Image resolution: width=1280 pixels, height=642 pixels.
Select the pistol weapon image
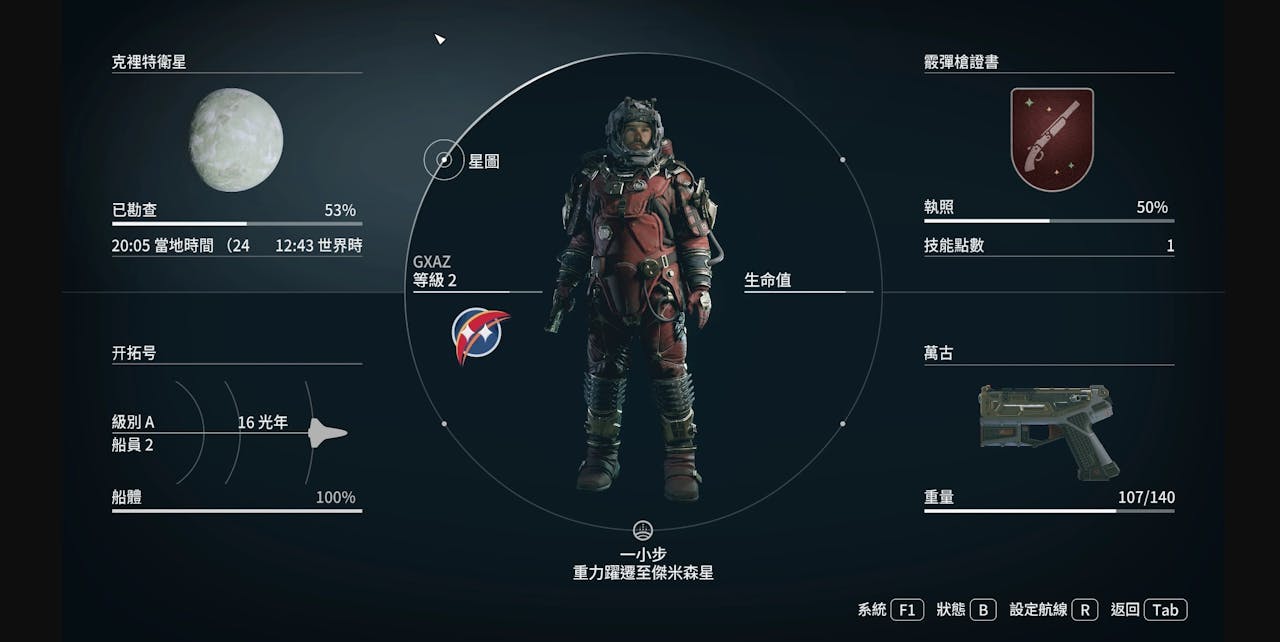coord(1047,427)
